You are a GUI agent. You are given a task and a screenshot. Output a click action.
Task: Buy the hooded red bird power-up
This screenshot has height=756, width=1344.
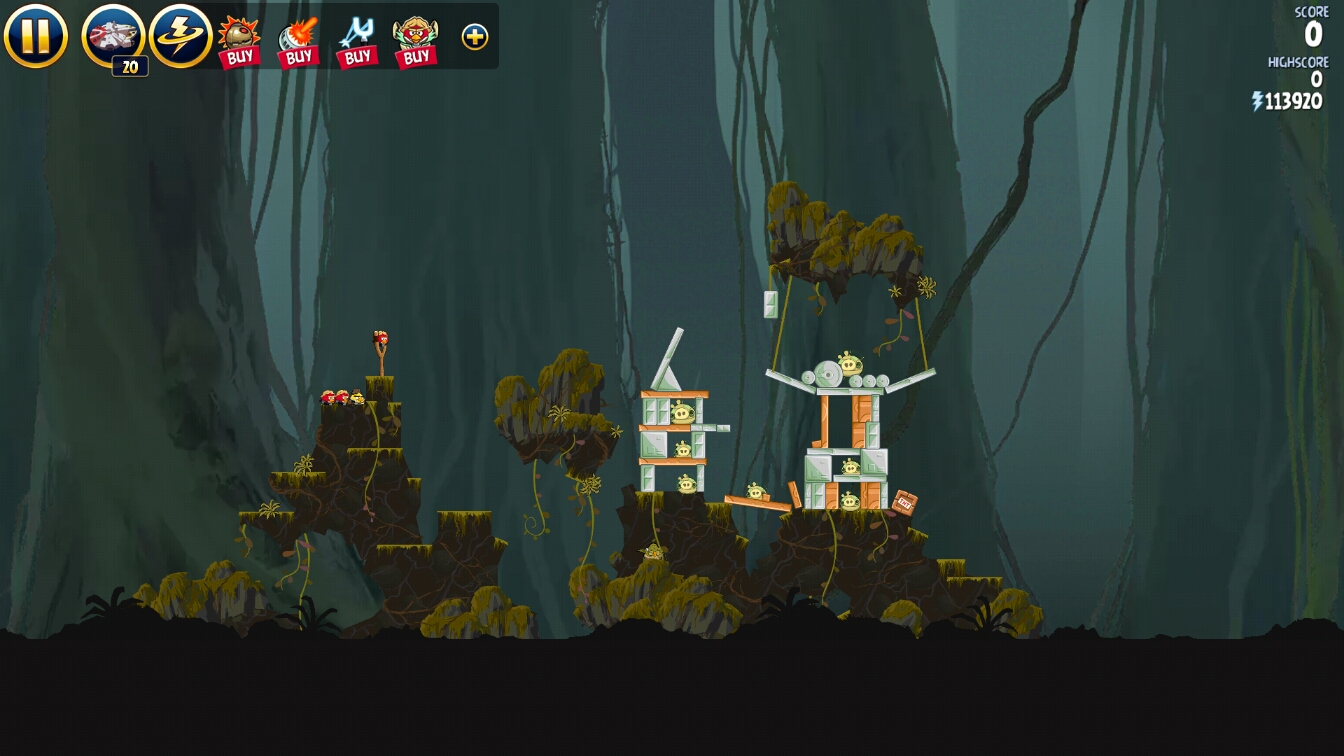pyautogui.click(x=415, y=40)
